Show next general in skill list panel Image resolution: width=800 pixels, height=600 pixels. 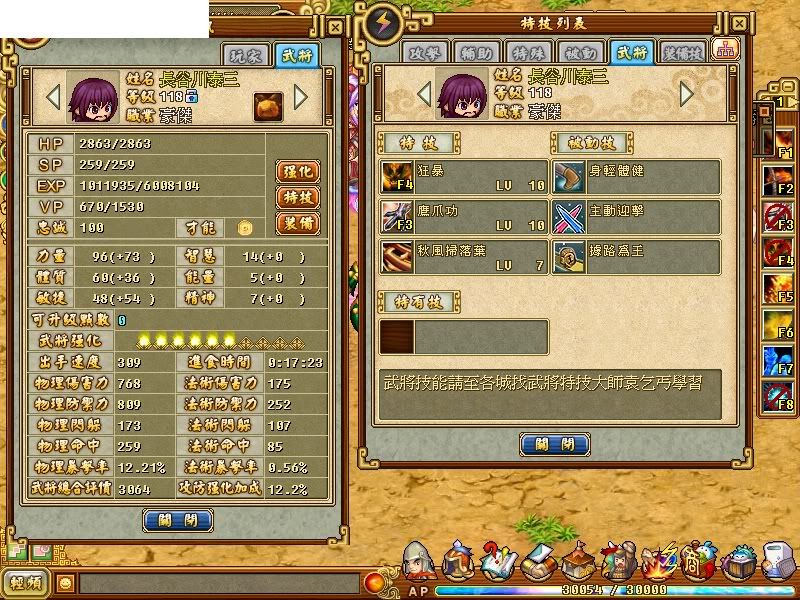pyautogui.click(x=686, y=94)
